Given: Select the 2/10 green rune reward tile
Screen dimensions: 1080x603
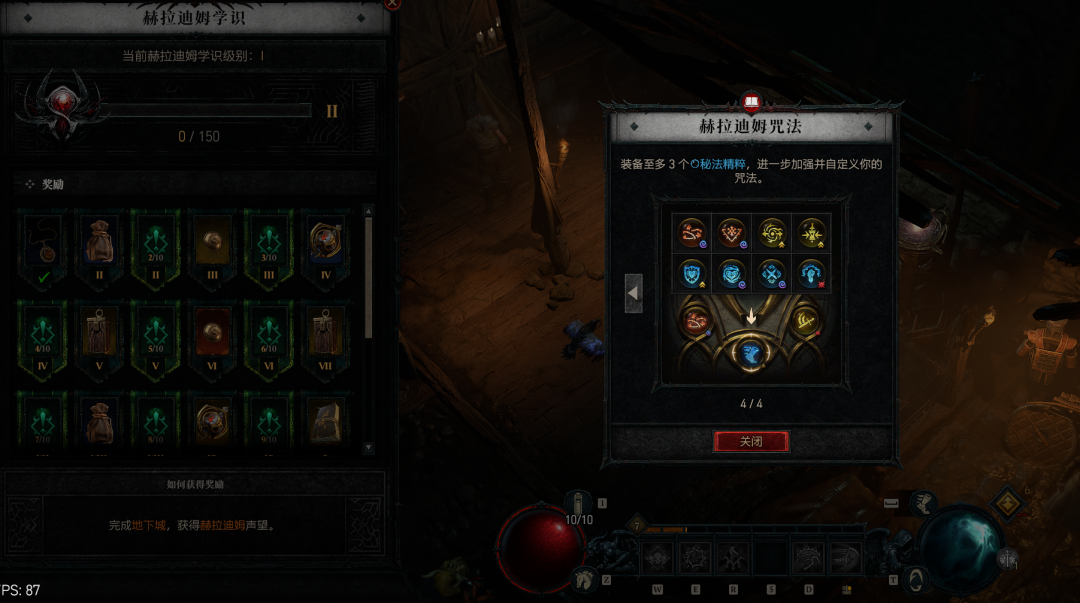Looking at the screenshot, I should [x=155, y=245].
